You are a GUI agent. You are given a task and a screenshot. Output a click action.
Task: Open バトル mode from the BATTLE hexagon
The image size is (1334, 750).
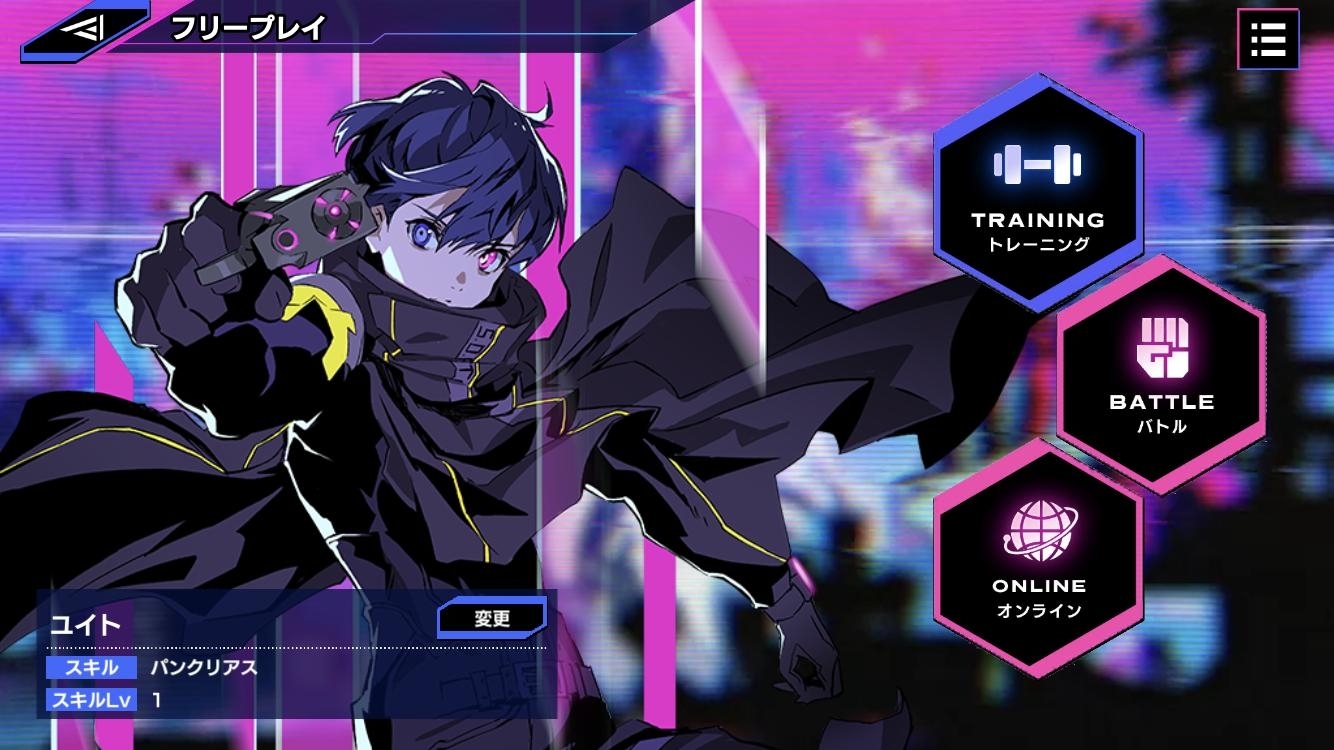coord(1164,424)
